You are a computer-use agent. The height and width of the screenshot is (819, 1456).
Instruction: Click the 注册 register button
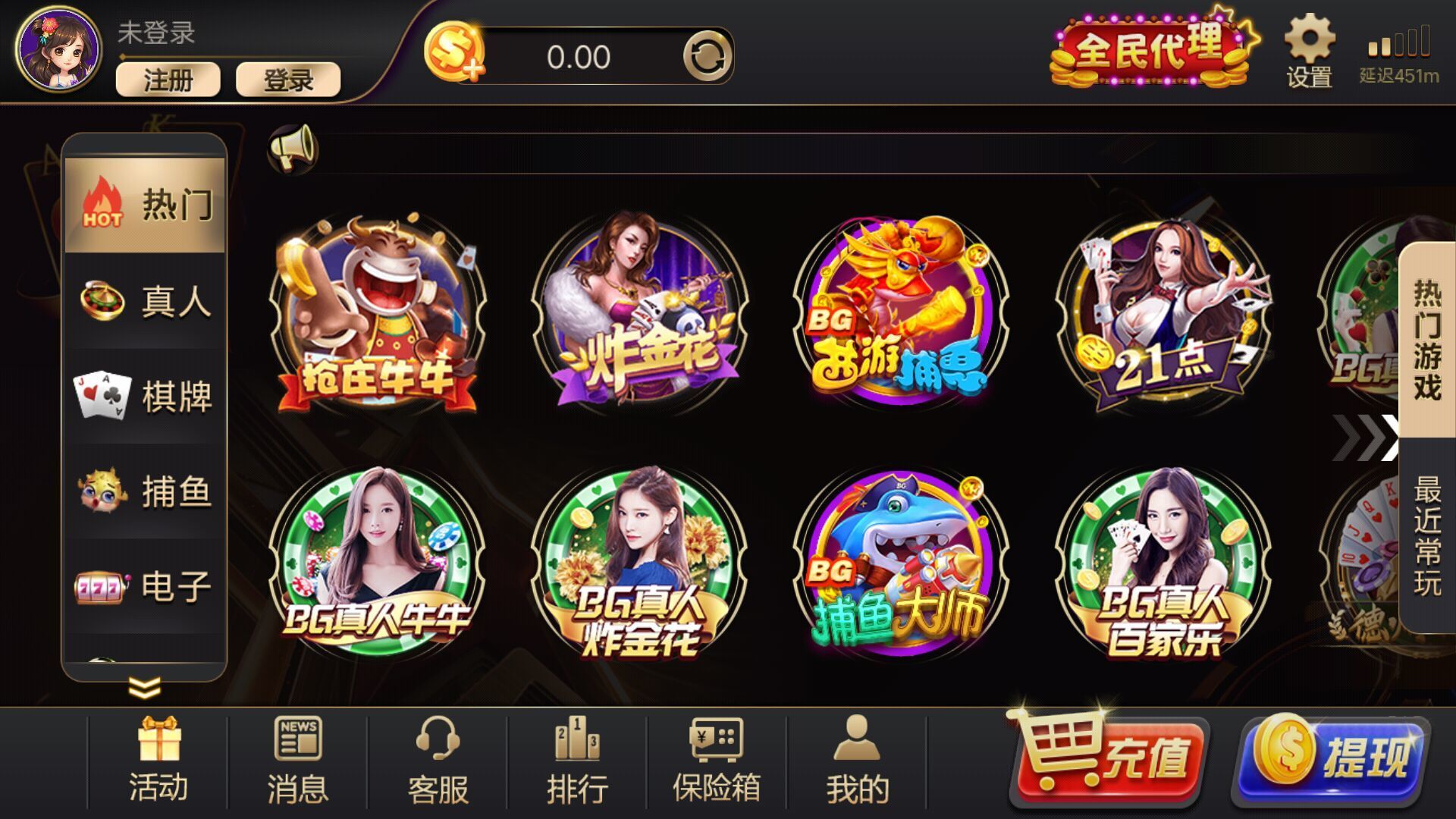coord(168,79)
